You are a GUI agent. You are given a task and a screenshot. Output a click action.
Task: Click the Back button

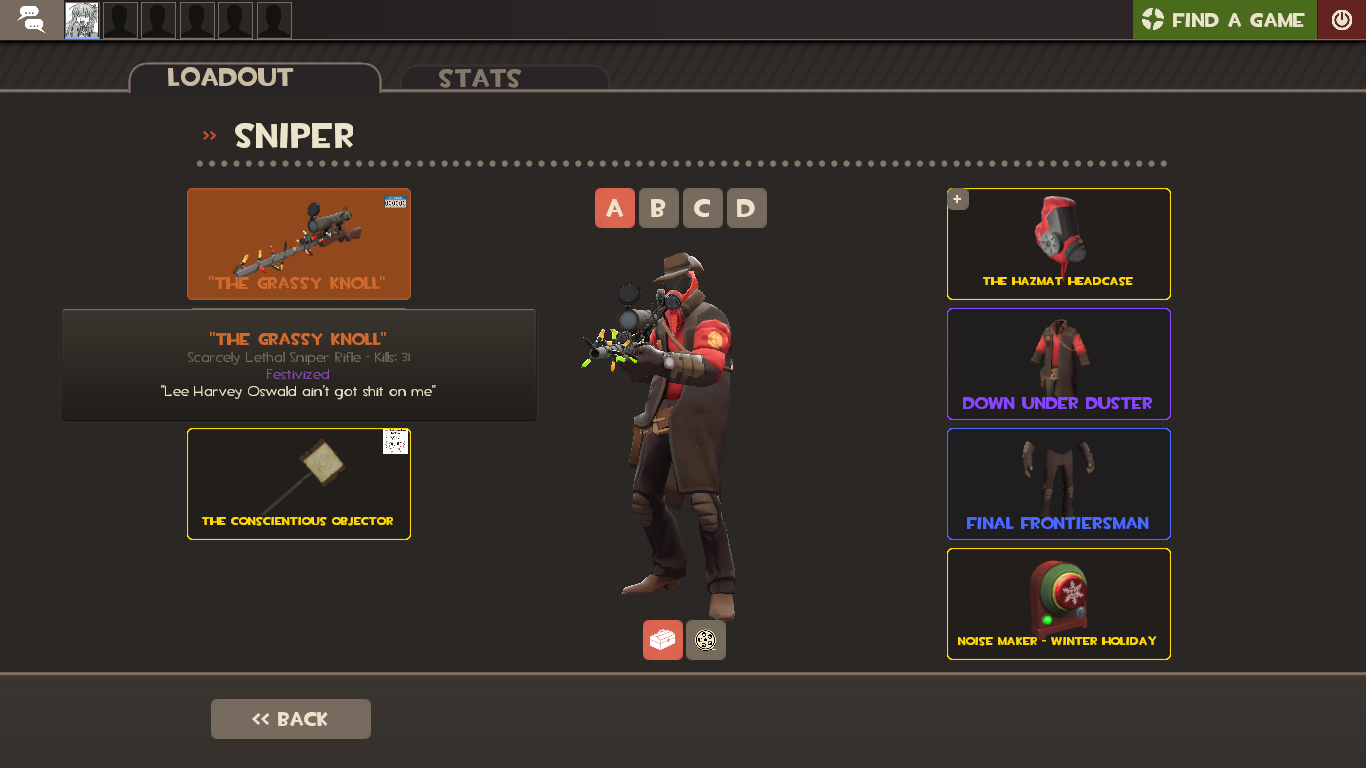[x=290, y=718]
